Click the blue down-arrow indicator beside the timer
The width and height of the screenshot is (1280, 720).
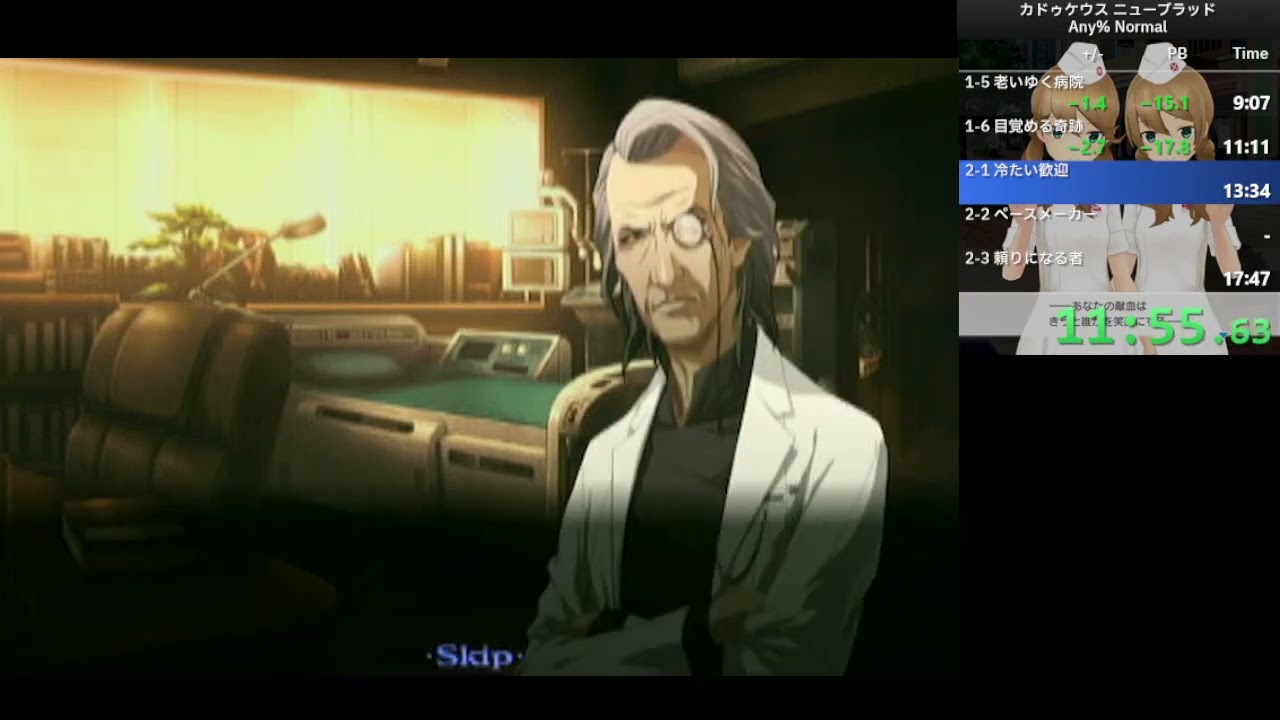click(1224, 334)
